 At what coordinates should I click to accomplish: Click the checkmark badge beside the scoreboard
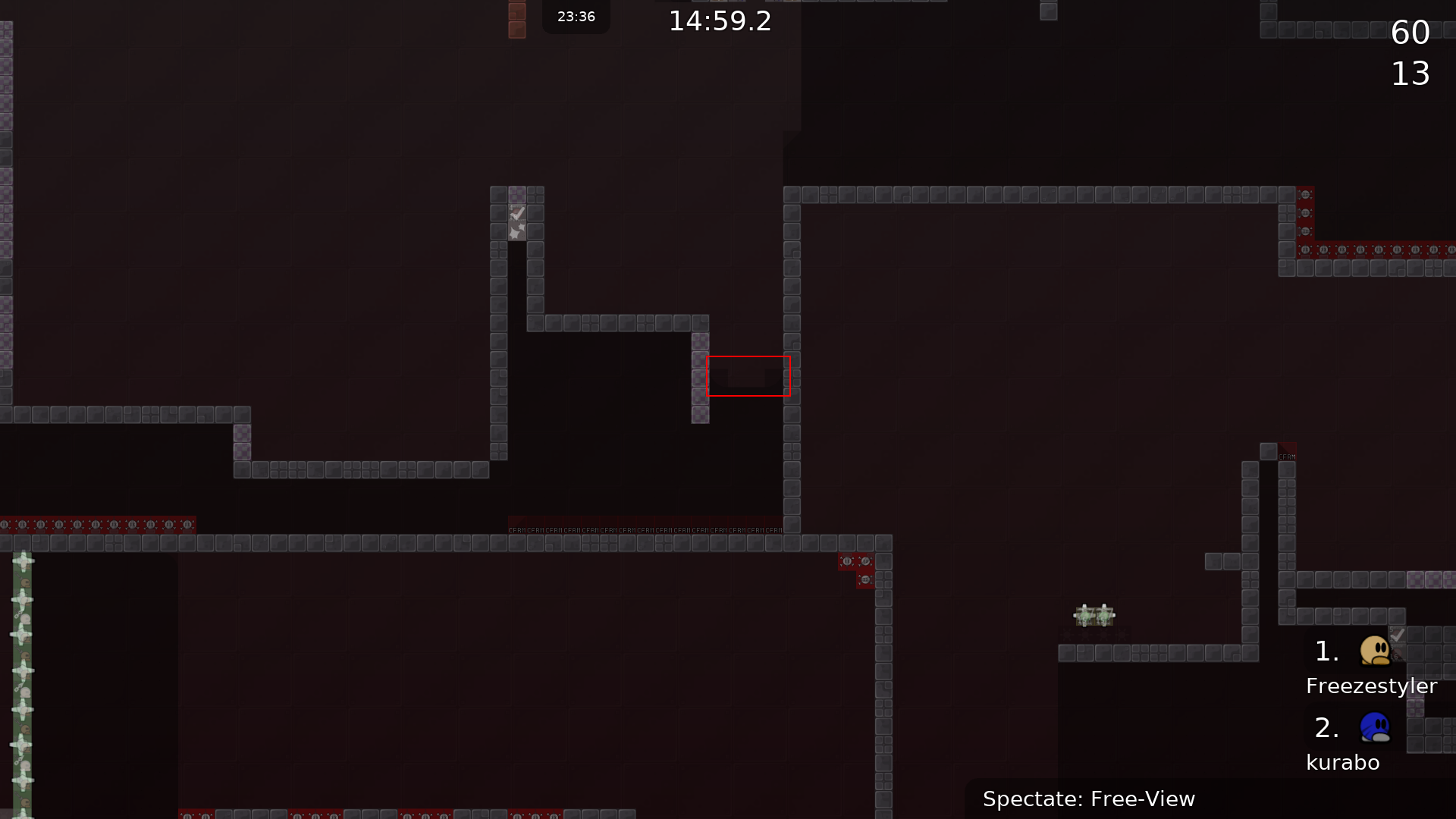click(x=1399, y=635)
